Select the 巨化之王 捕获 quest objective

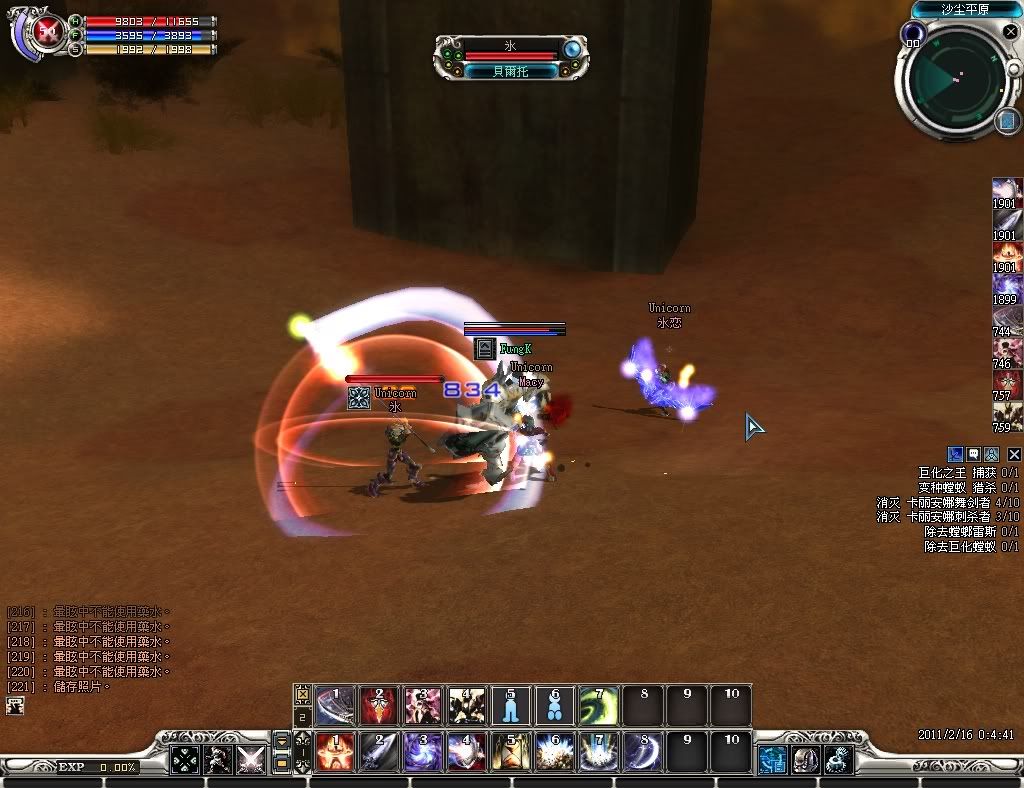click(968, 472)
